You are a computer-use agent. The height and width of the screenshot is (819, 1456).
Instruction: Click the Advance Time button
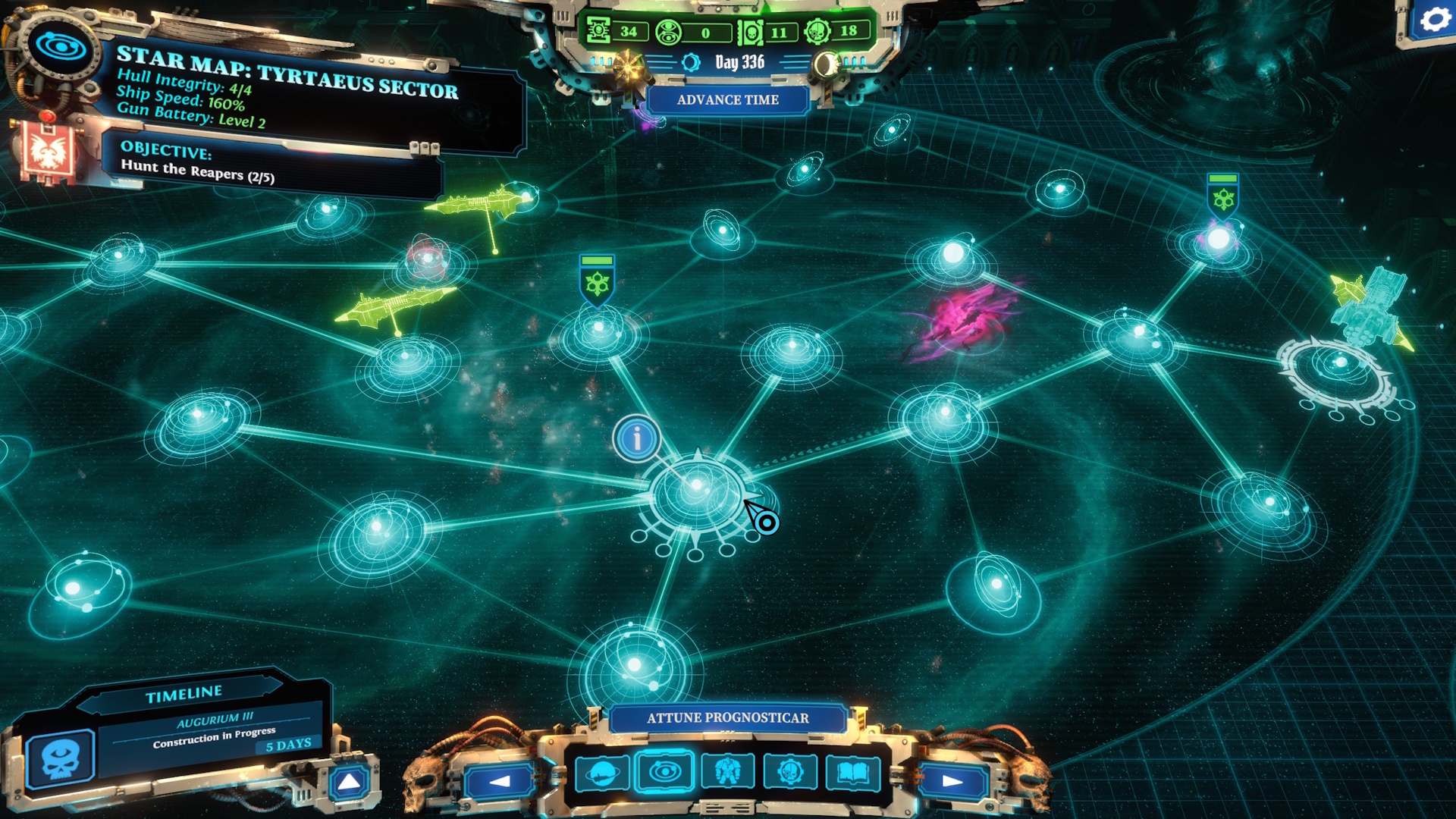click(x=727, y=100)
